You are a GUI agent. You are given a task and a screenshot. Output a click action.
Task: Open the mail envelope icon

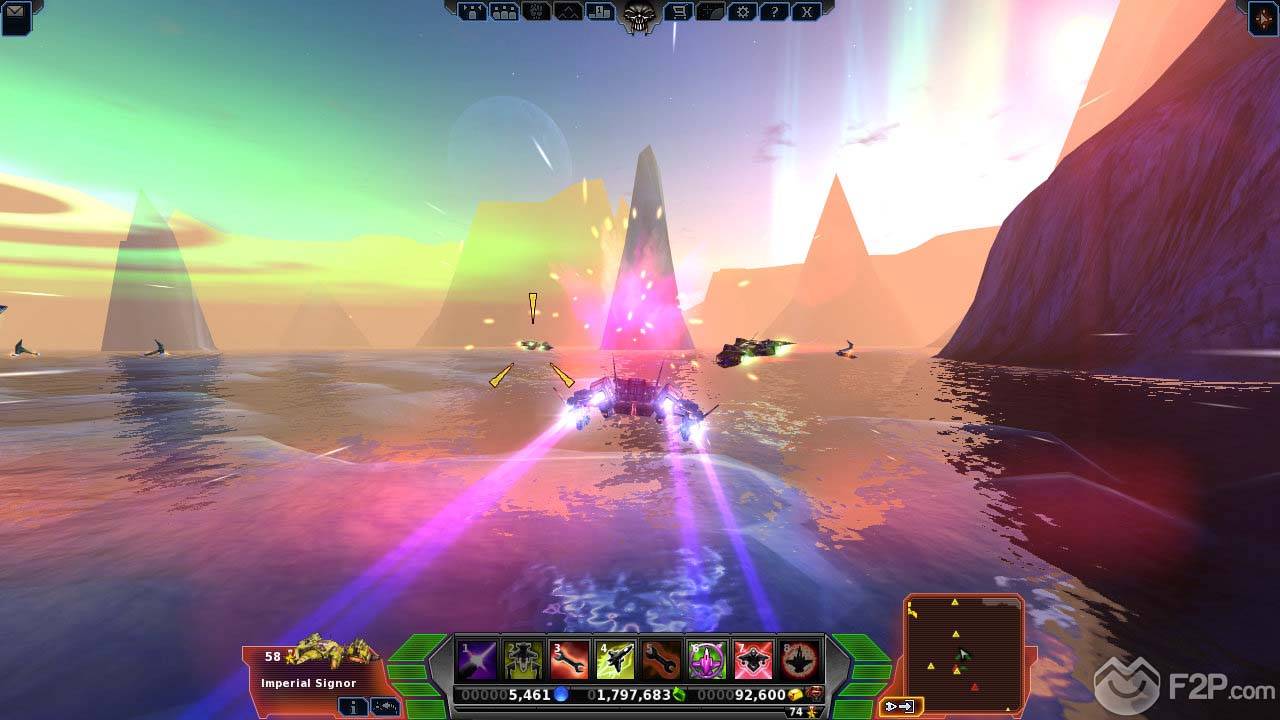coord(15,13)
